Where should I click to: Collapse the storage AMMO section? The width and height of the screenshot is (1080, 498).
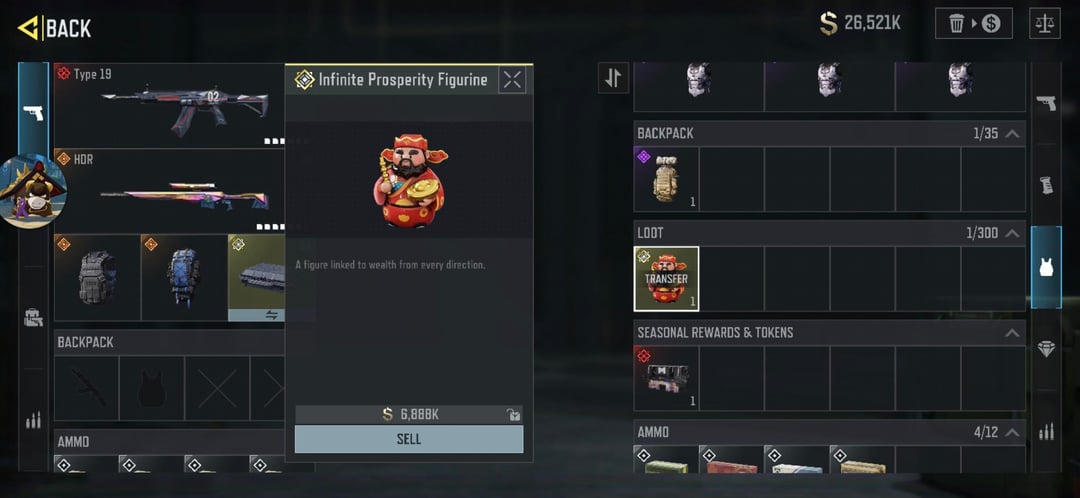(x=1012, y=432)
